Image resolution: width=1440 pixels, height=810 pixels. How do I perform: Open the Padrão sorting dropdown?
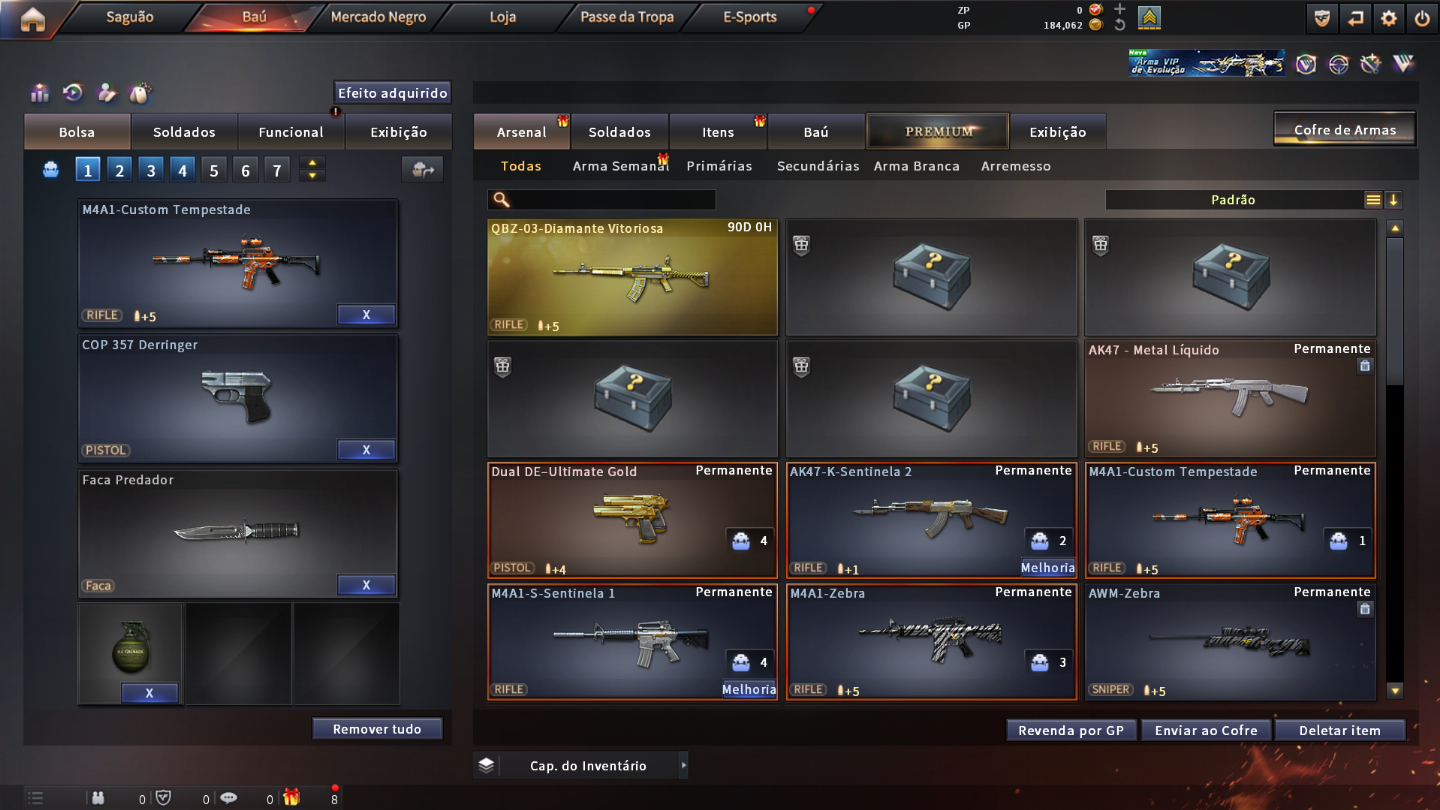coord(1234,200)
